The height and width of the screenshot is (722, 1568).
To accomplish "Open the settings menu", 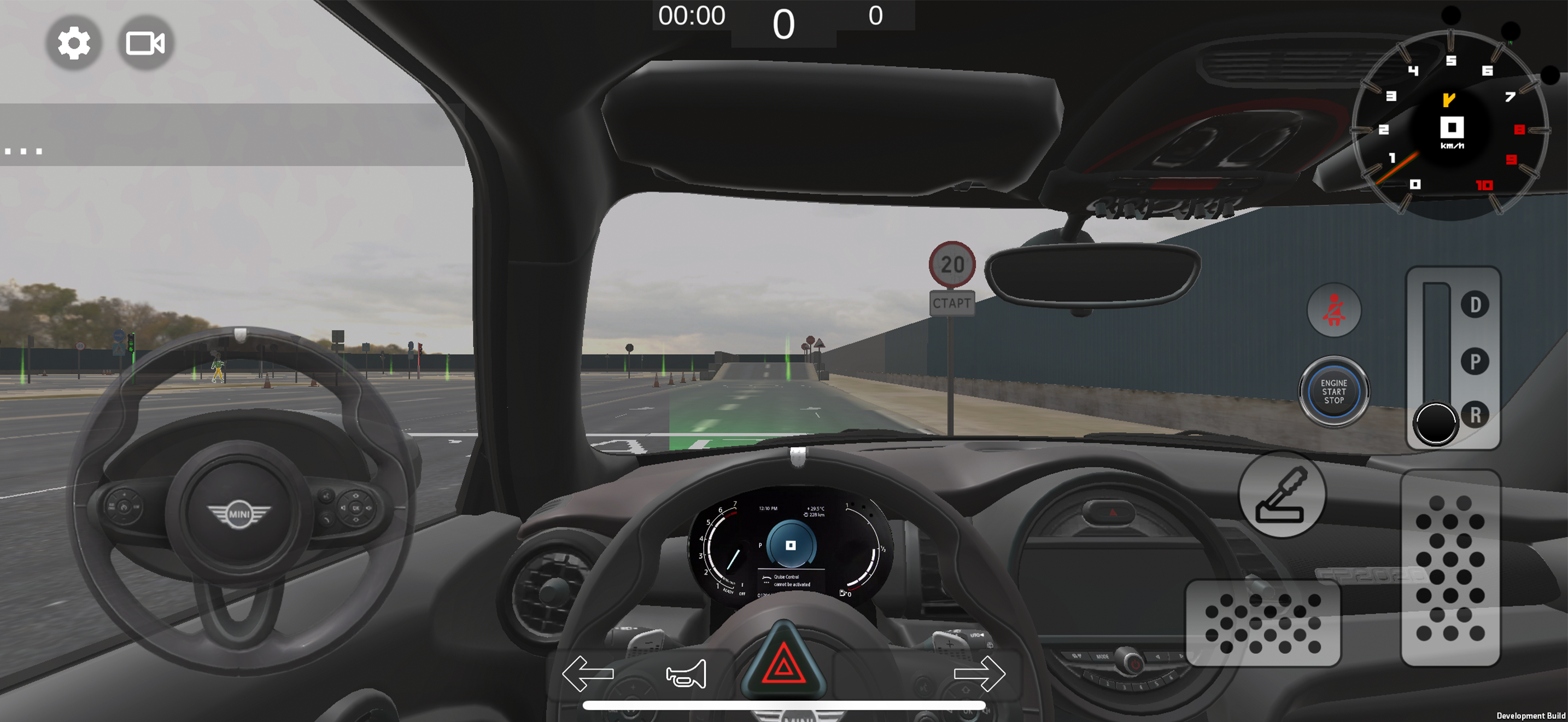I will [73, 43].
